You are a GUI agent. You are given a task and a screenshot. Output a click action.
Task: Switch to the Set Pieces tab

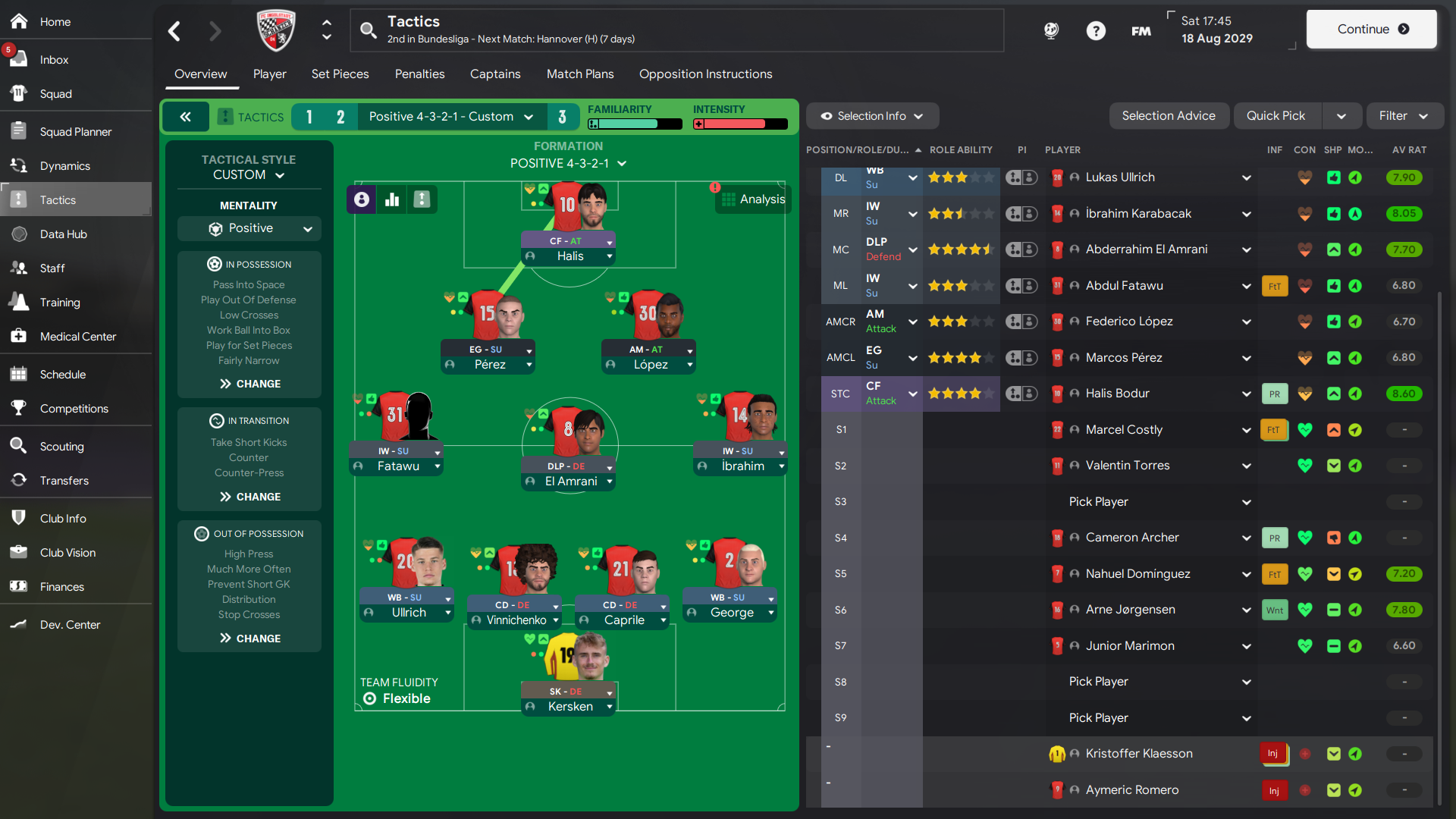(x=340, y=74)
